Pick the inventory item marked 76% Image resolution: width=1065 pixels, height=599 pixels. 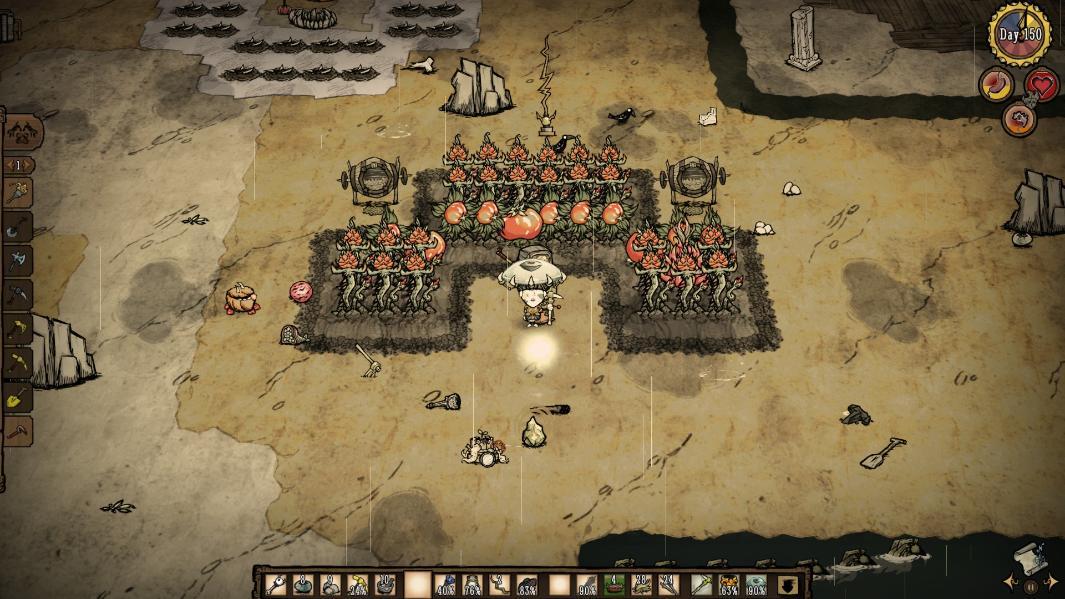pyautogui.click(x=473, y=584)
